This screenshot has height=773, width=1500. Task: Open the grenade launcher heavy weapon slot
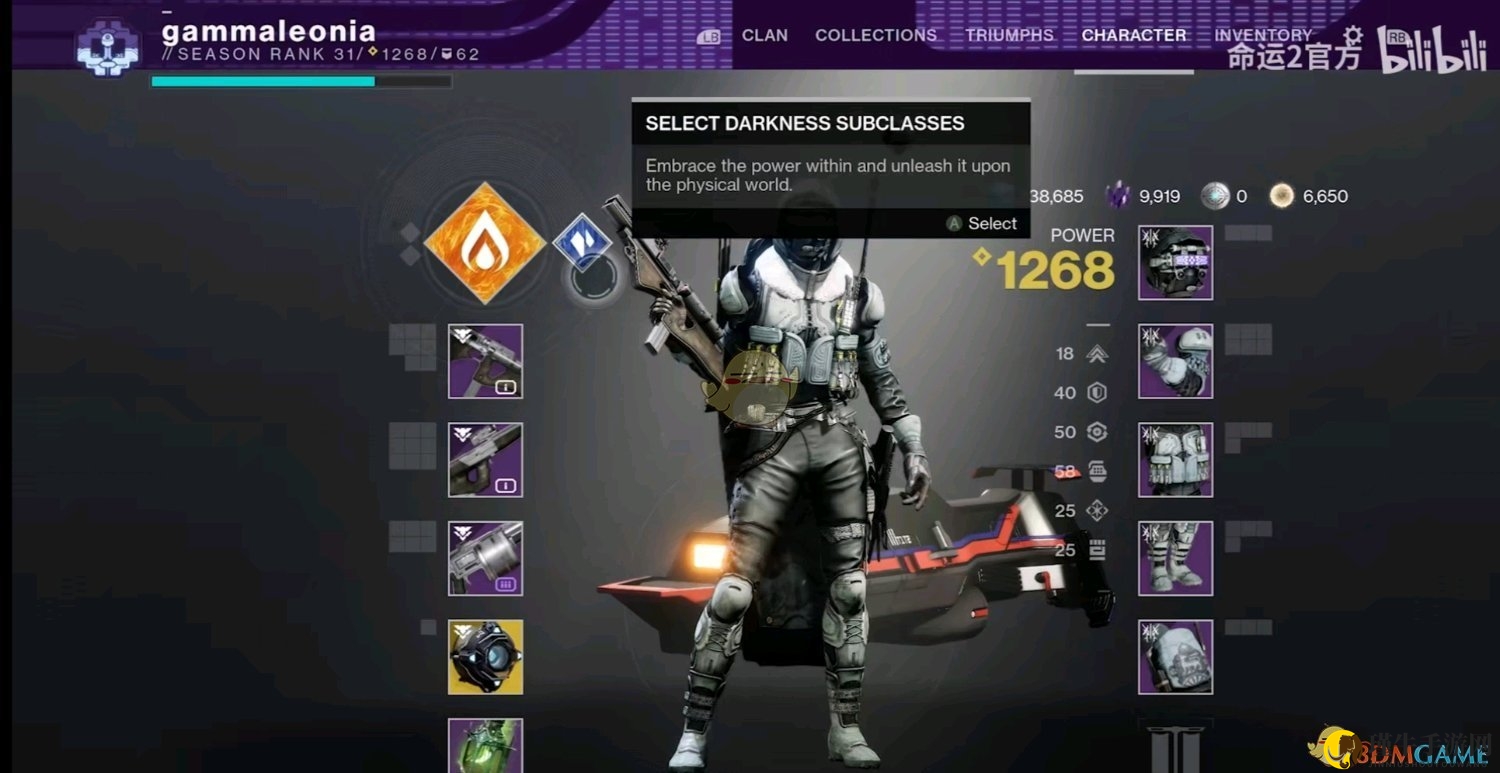coord(485,558)
